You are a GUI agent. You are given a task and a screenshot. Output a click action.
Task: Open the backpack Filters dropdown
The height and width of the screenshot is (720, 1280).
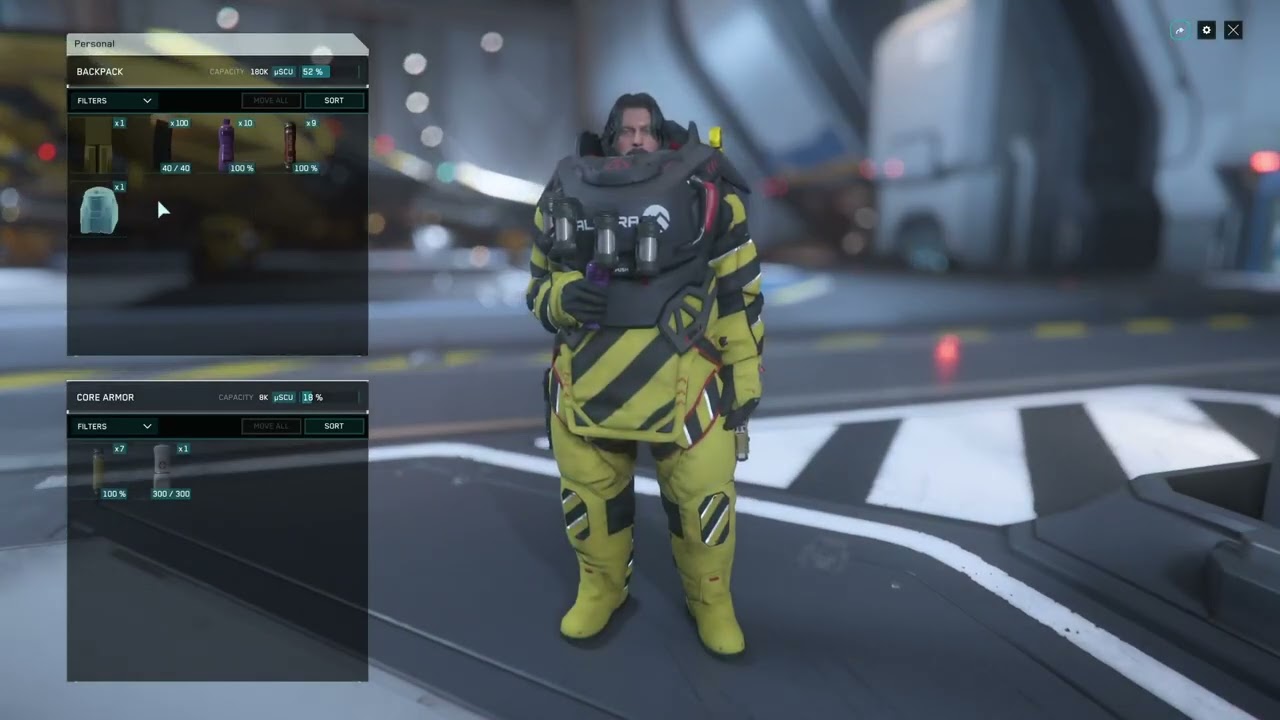(114, 101)
